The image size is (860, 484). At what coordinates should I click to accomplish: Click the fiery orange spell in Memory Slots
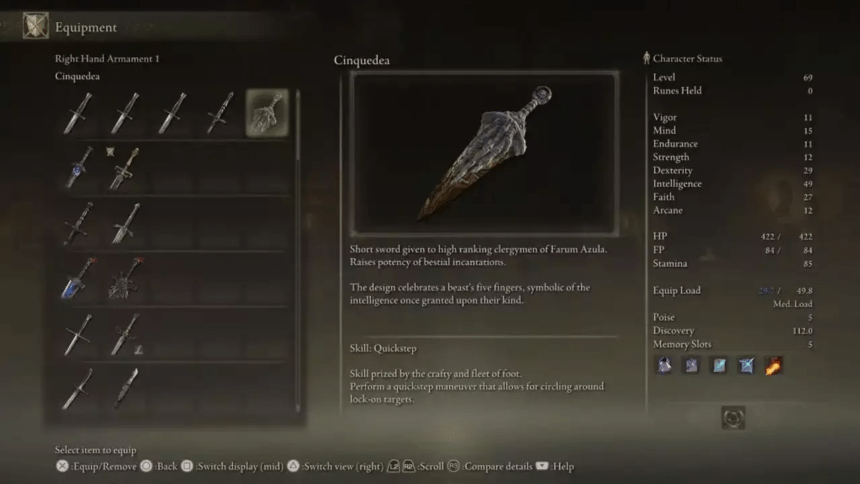pos(772,365)
